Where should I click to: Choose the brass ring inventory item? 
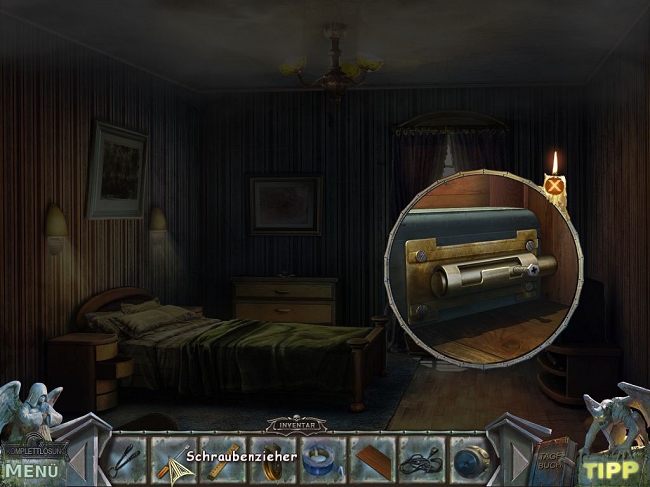coord(271,461)
